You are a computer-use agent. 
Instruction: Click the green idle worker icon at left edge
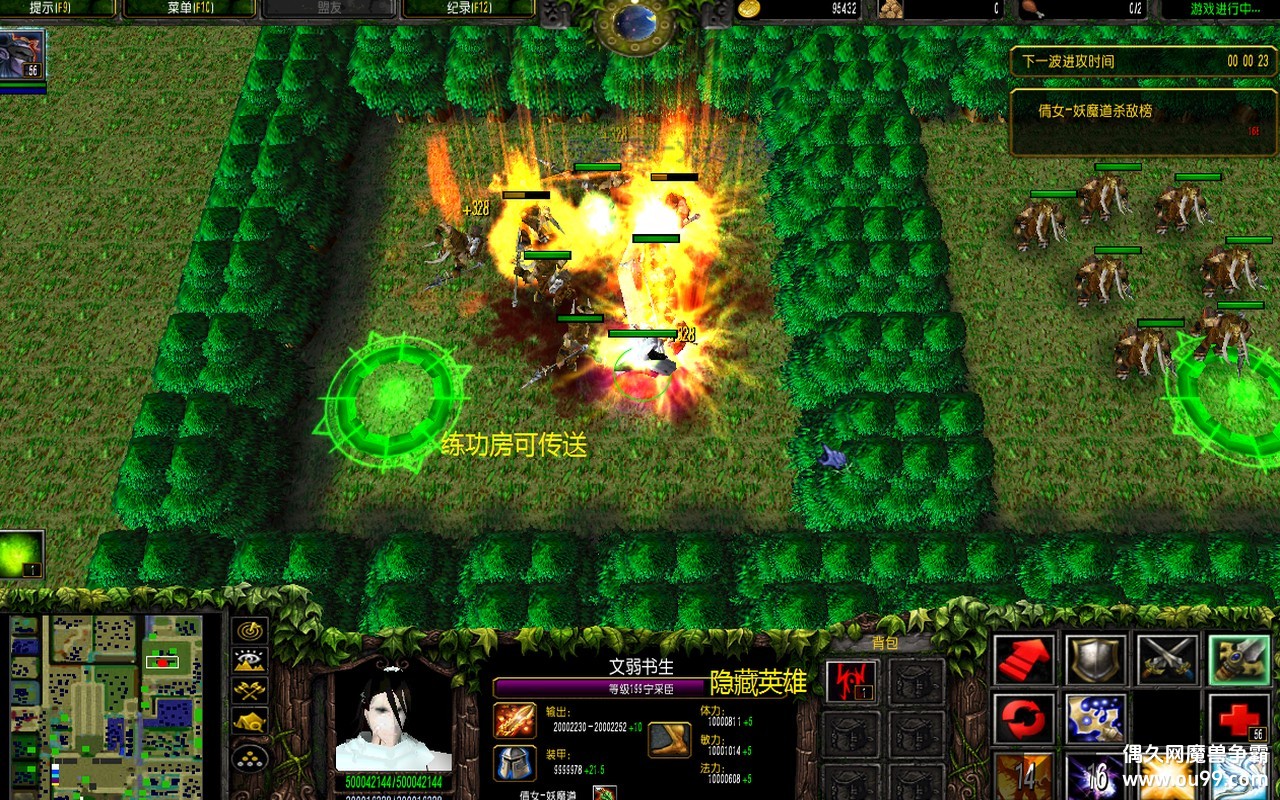(x=22, y=555)
